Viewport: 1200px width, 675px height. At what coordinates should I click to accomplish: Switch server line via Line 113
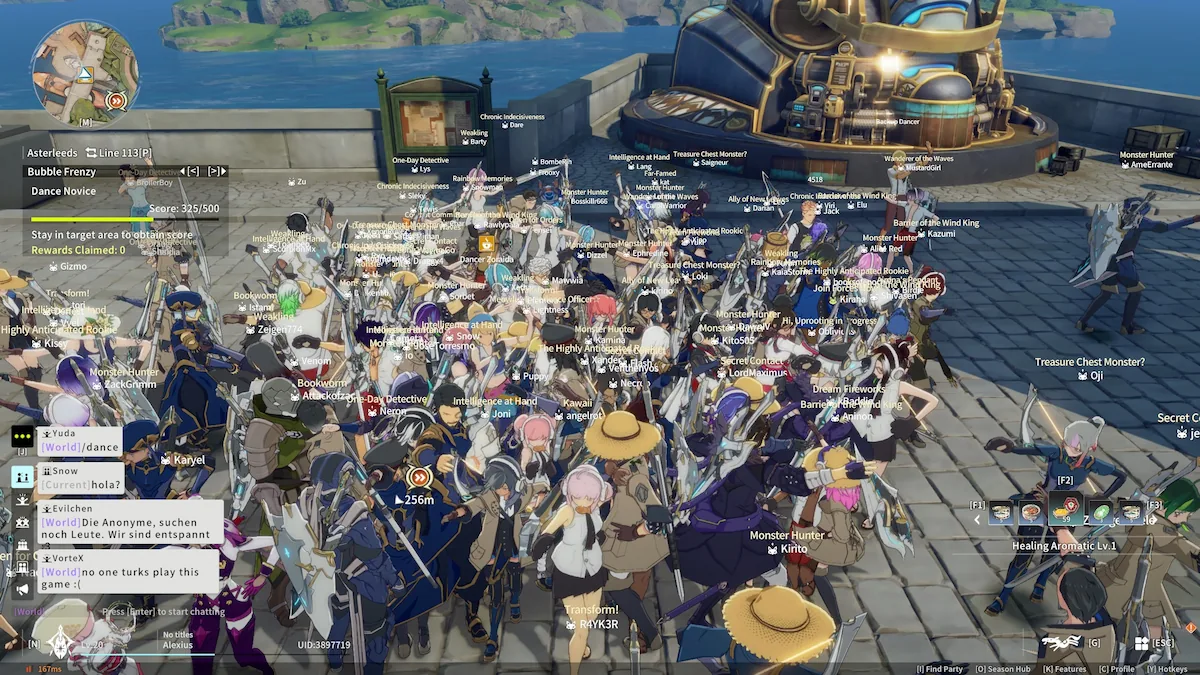click(118, 153)
